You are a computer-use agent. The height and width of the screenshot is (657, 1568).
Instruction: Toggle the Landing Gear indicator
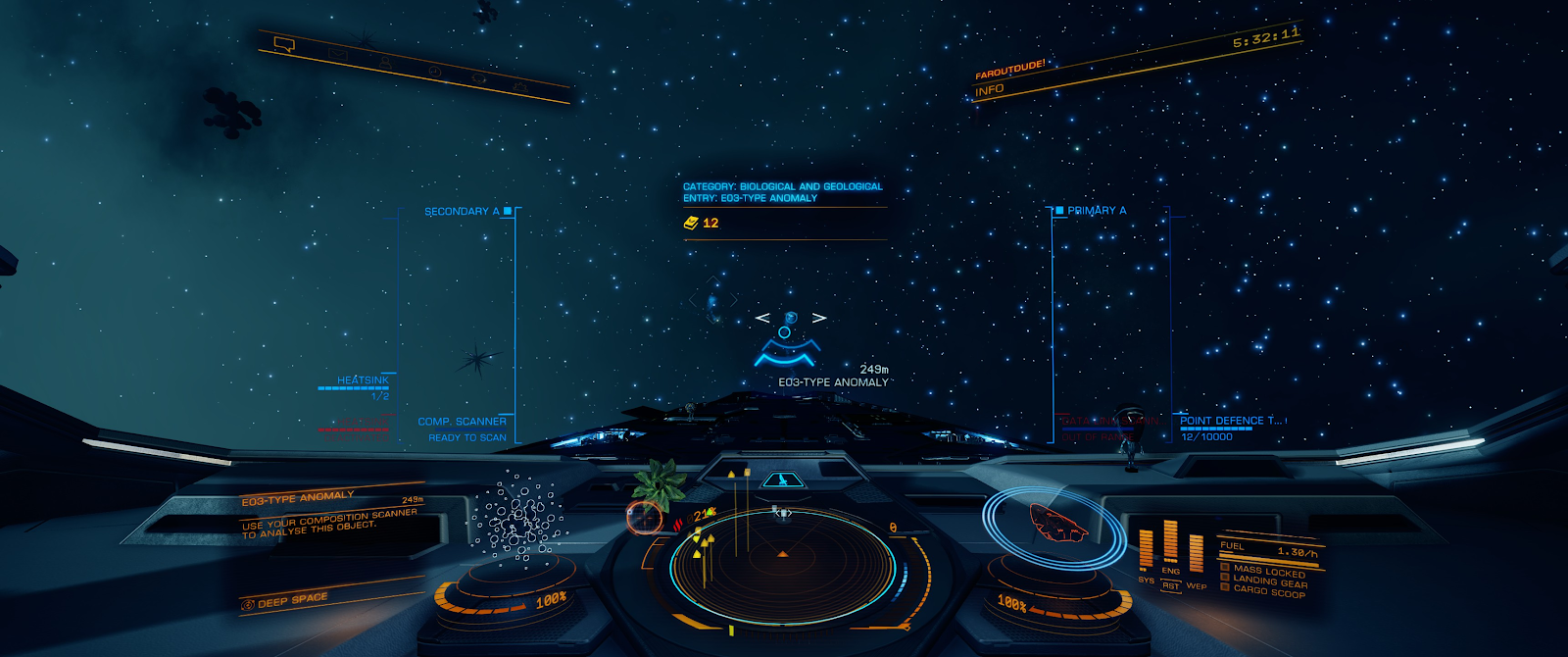tap(1269, 581)
